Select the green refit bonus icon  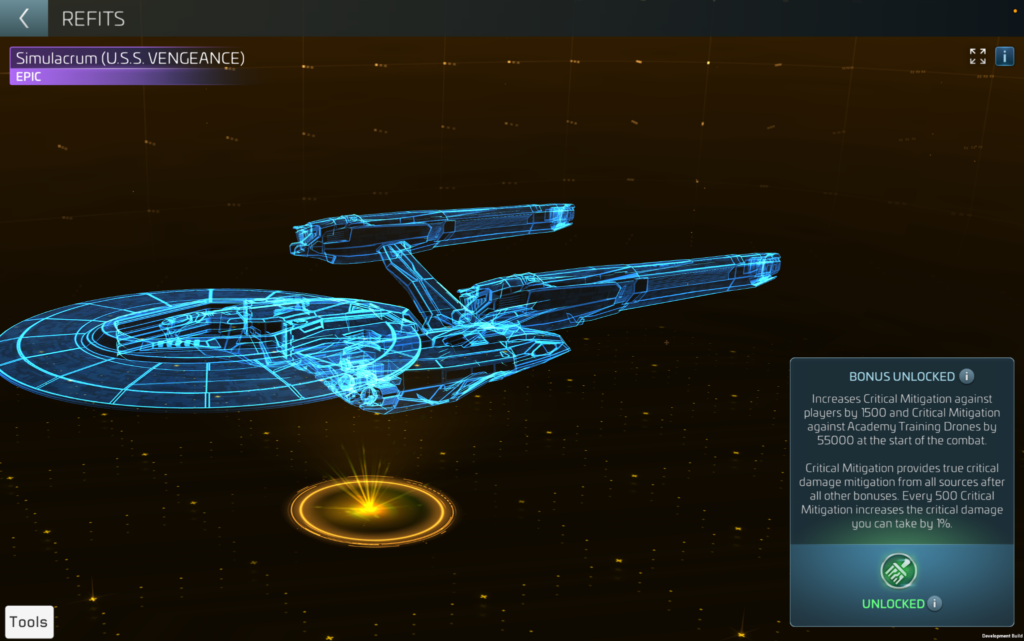click(x=898, y=571)
